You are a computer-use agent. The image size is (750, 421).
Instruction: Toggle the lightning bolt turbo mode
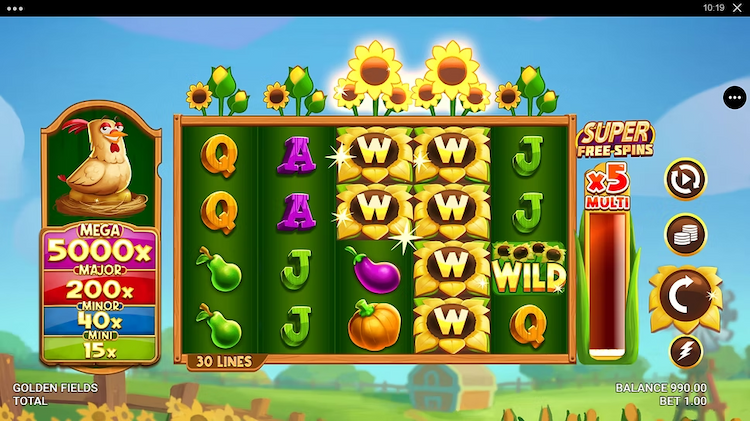tap(686, 351)
